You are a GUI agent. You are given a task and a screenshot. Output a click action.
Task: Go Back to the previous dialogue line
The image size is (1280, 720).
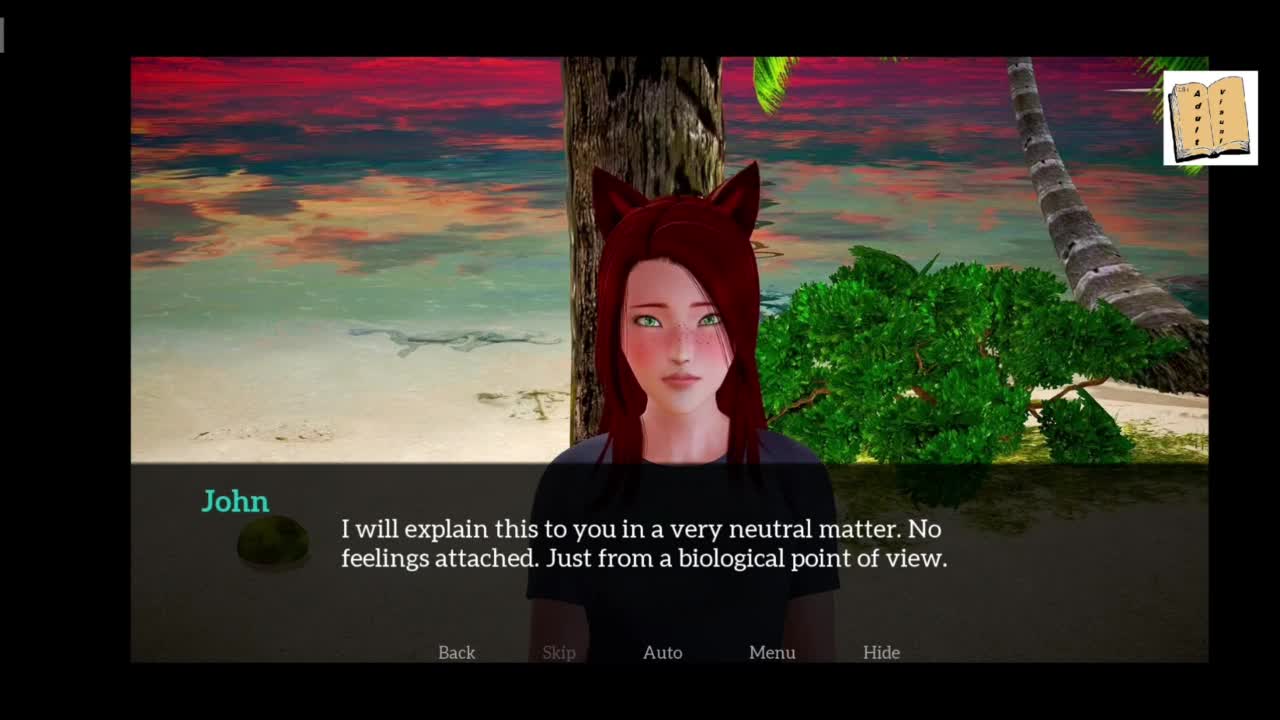pyautogui.click(x=456, y=652)
